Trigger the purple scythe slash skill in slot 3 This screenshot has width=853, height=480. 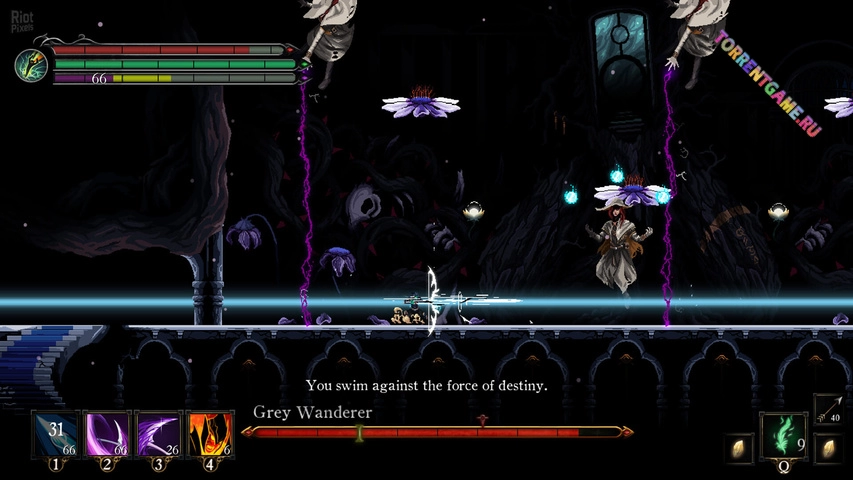tap(158, 435)
